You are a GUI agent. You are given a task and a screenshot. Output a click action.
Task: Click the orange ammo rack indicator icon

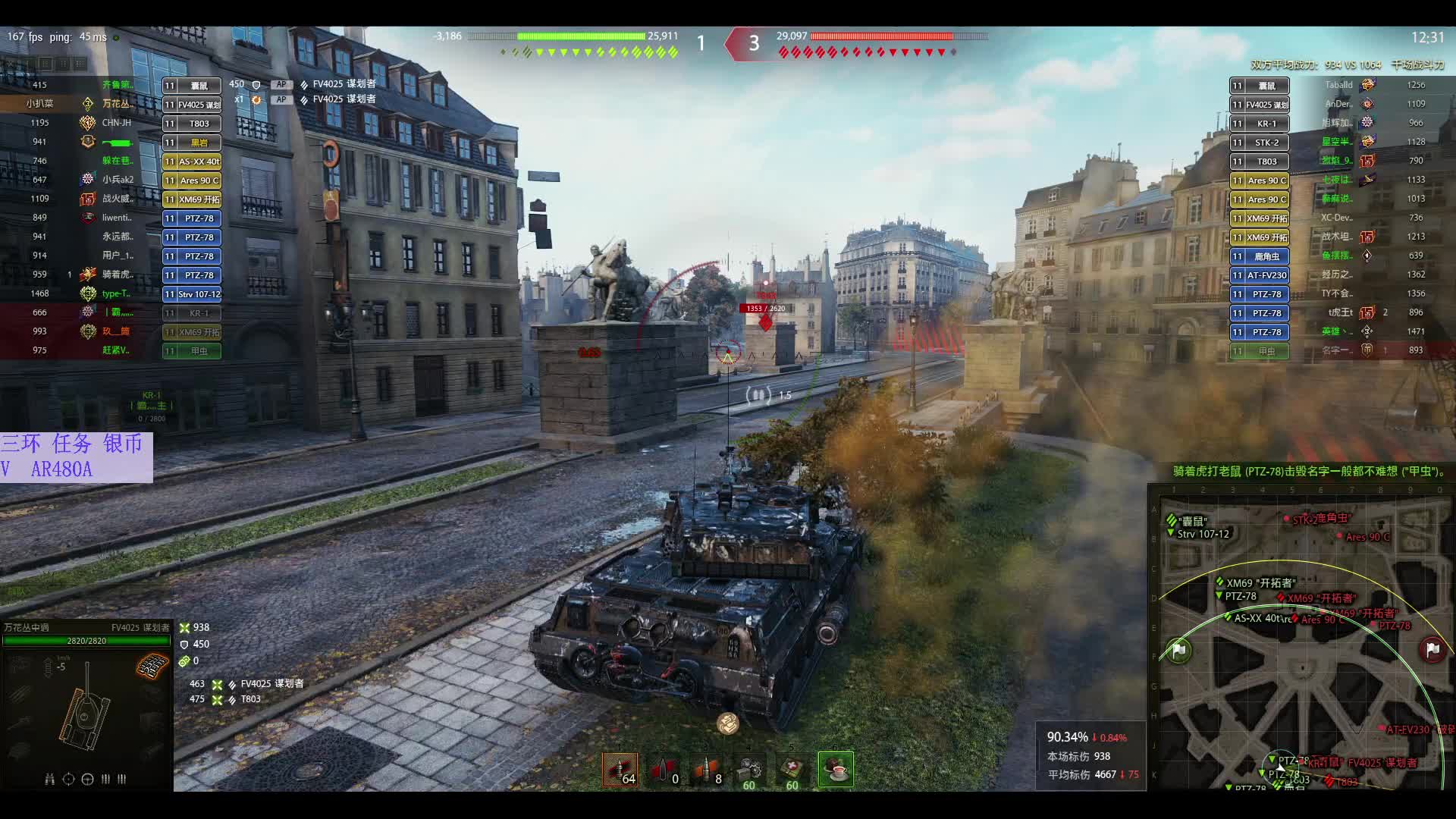coord(152,666)
